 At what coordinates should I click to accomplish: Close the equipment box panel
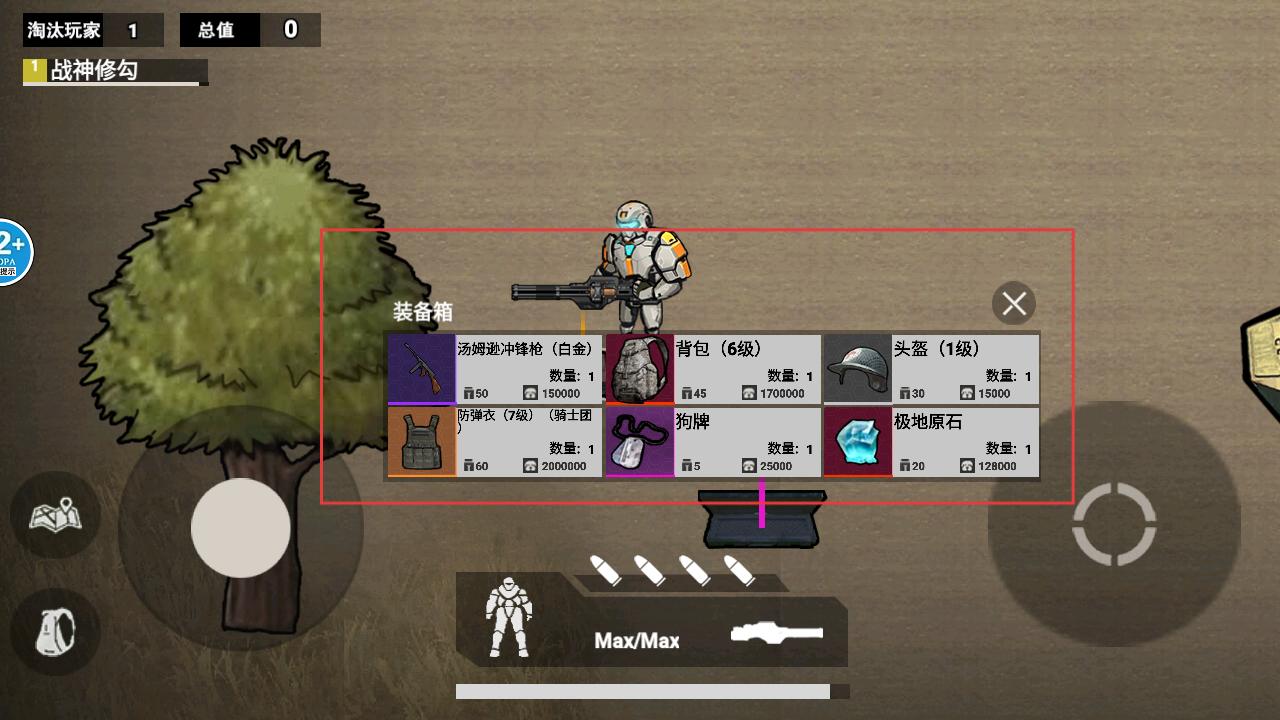(1014, 303)
